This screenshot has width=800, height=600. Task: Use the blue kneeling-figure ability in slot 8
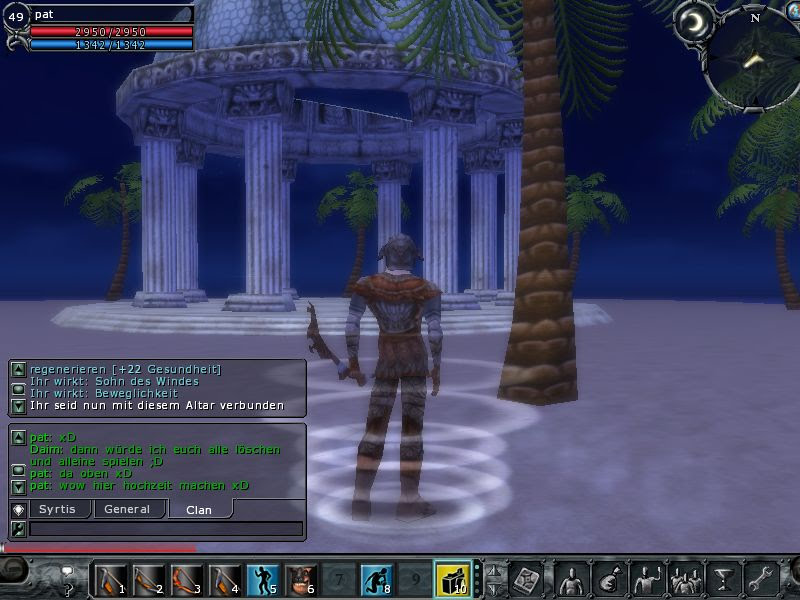click(375, 578)
